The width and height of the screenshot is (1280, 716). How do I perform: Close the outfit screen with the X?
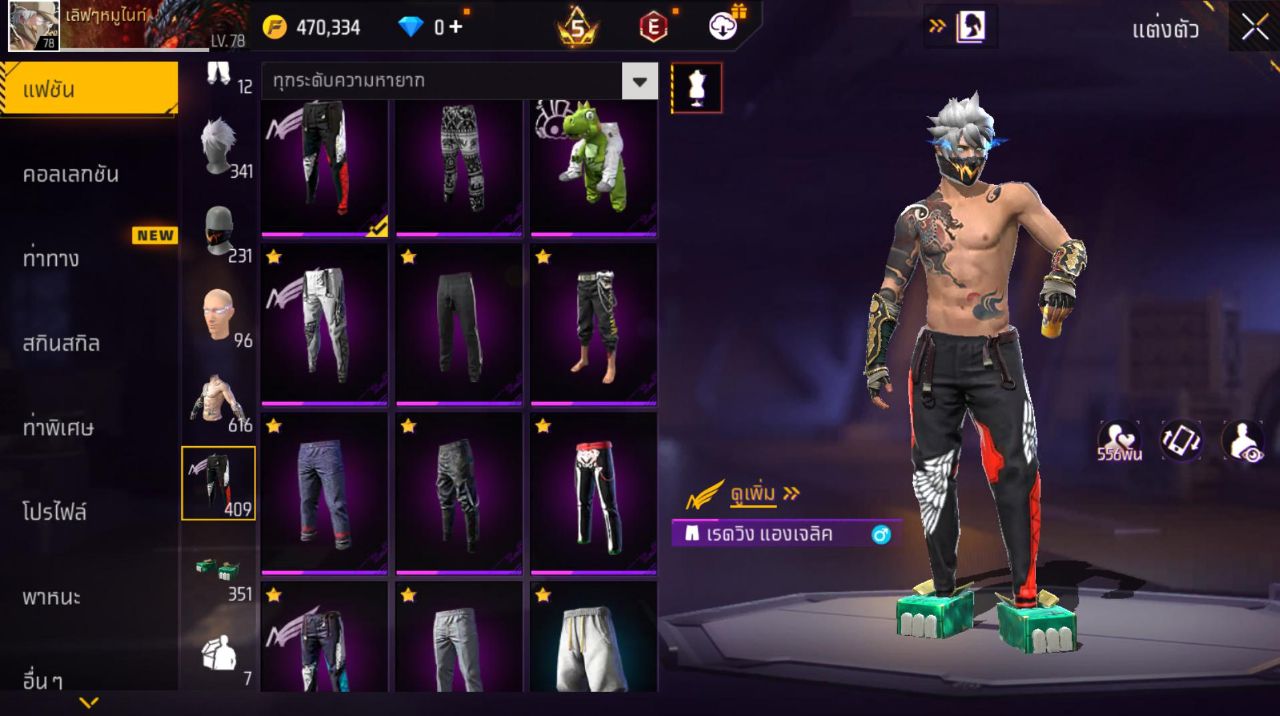(1254, 27)
